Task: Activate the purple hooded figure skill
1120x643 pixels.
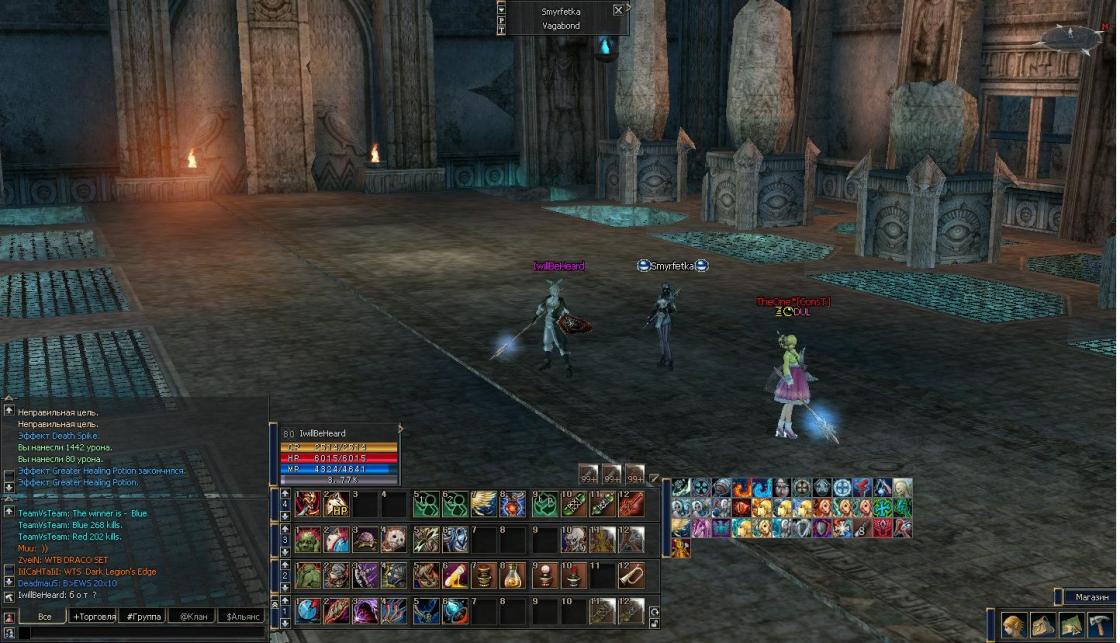Action: tap(366, 611)
